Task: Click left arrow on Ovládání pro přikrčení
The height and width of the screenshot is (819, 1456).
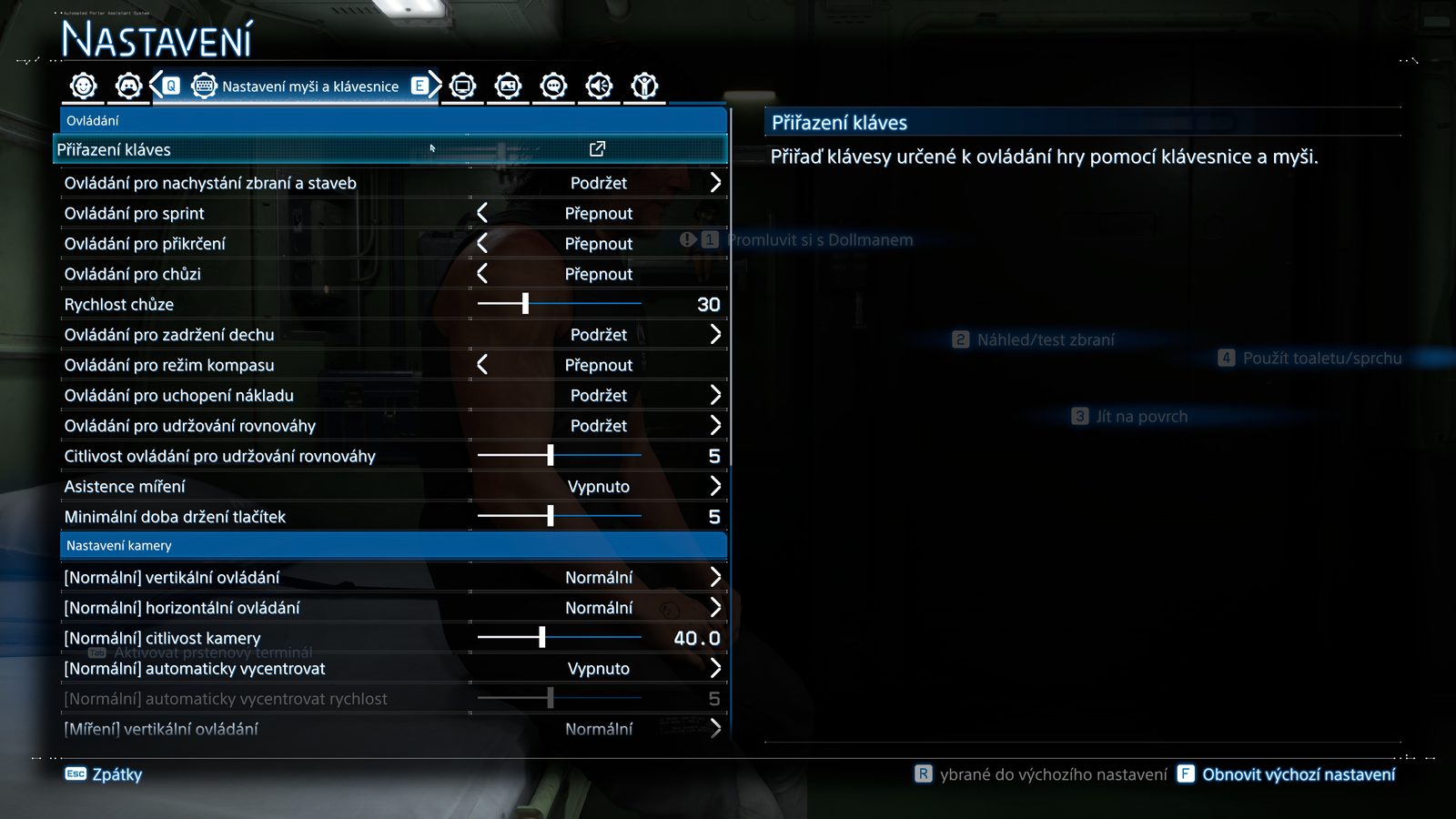Action: tap(482, 244)
